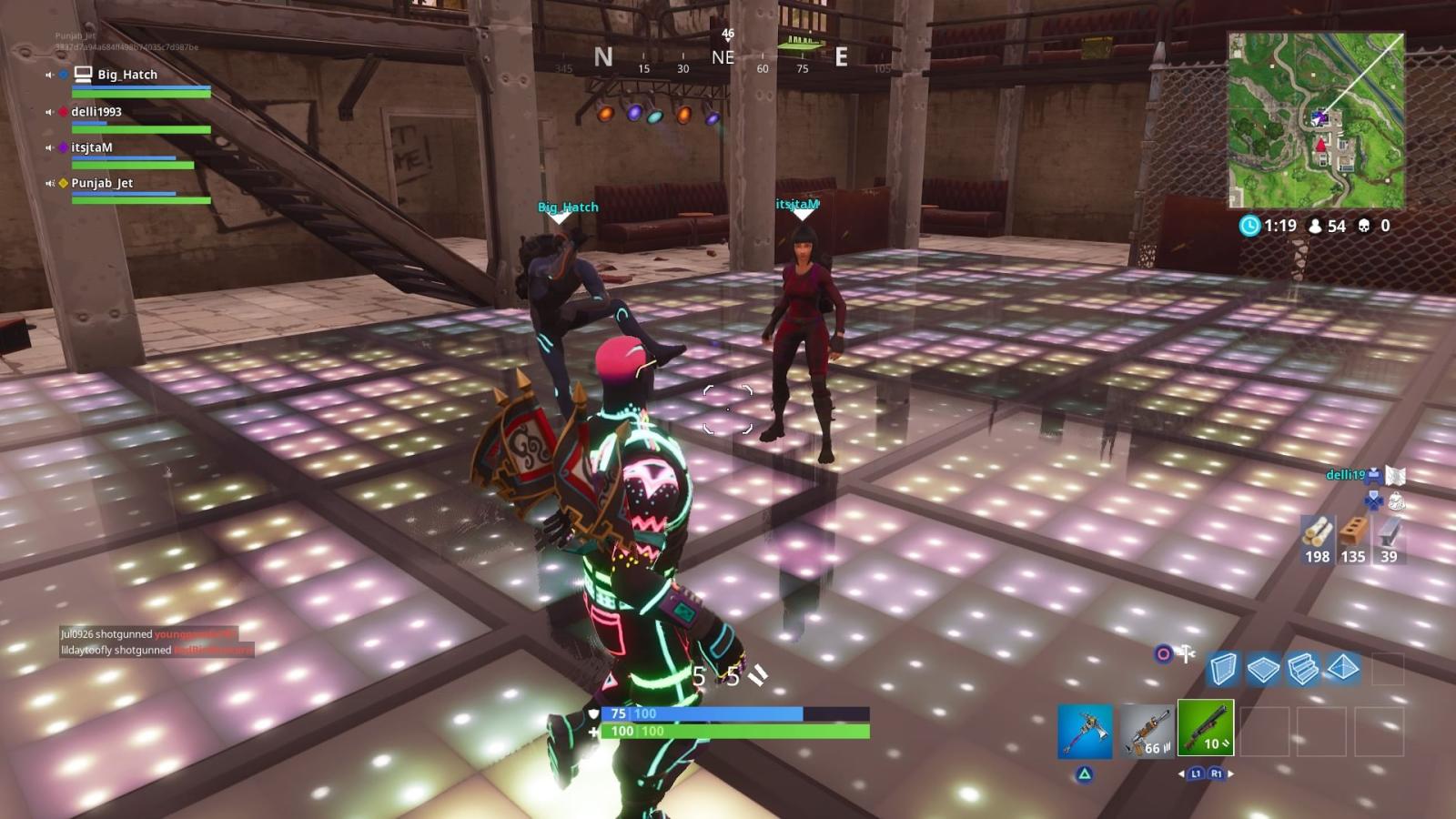Screen dimensions: 1456x819
Task: Select the pickaxe harvesting tool slot
Action: pos(1085,731)
